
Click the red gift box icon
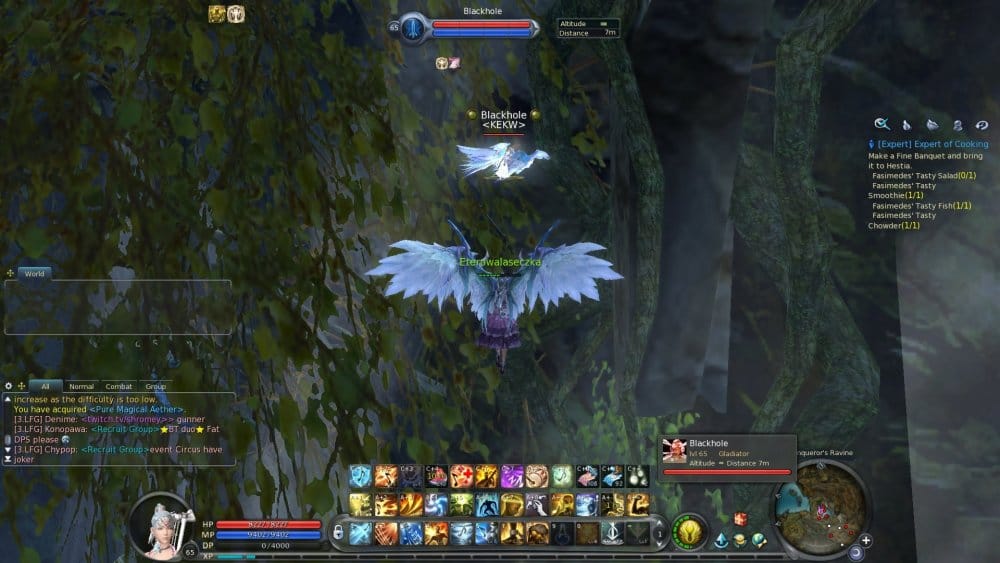(x=741, y=519)
